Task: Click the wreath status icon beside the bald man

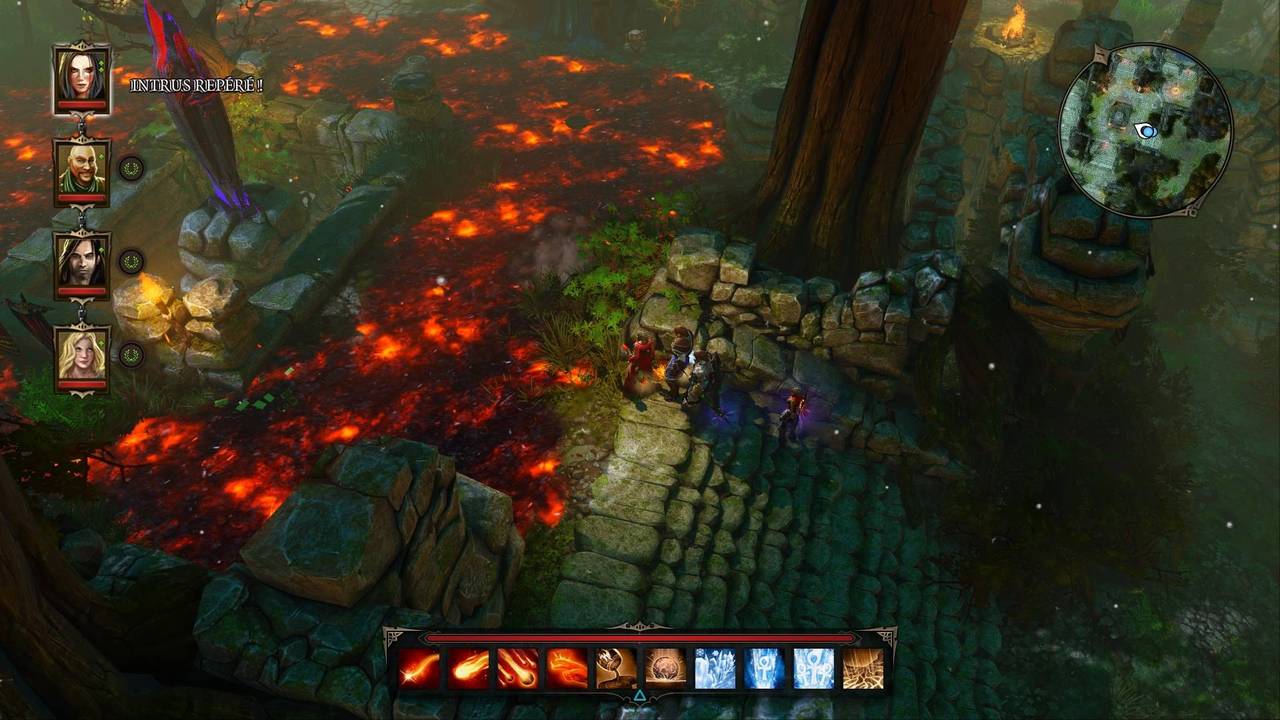Action: point(131,168)
